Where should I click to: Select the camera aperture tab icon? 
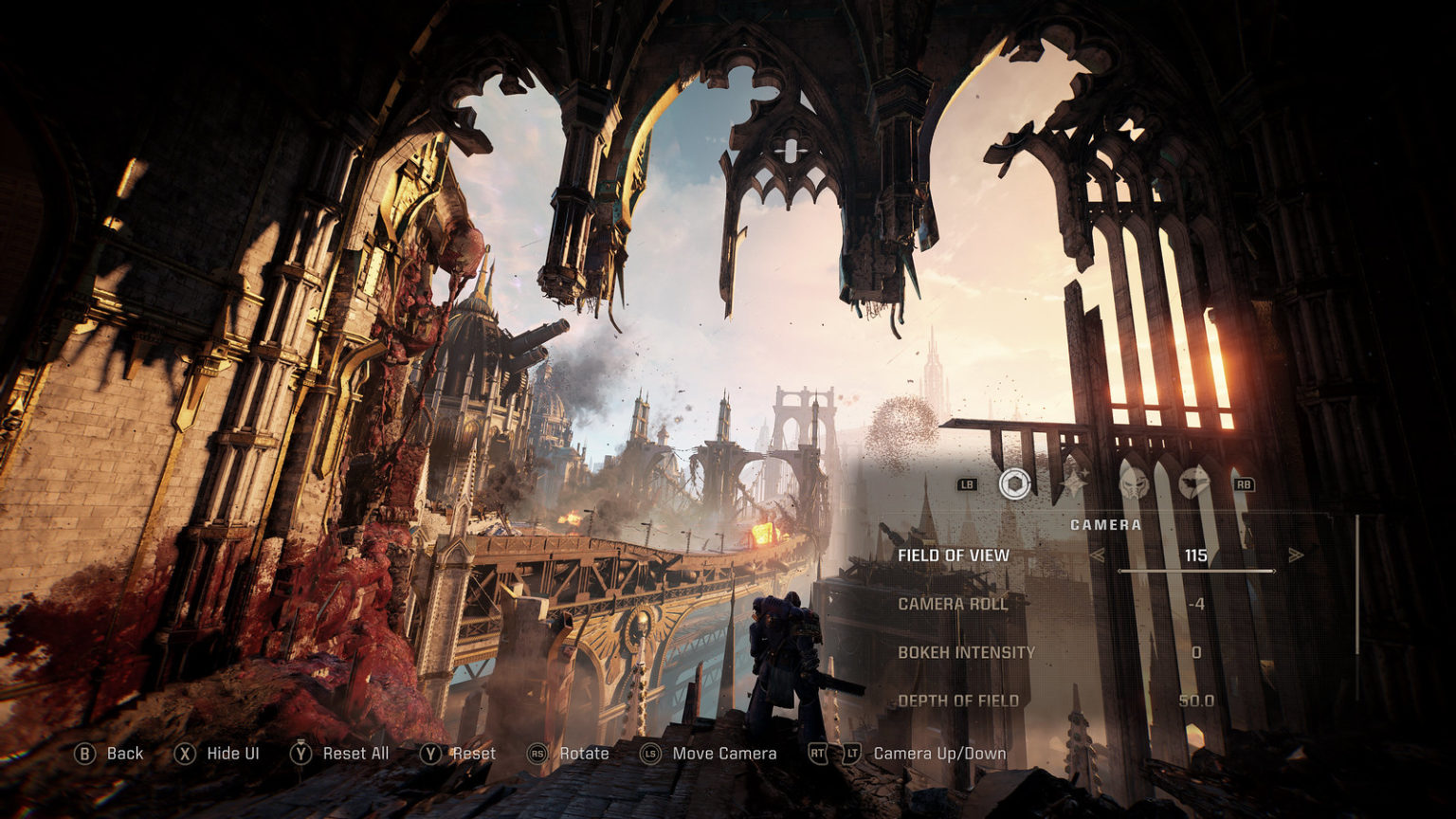[x=1014, y=484]
